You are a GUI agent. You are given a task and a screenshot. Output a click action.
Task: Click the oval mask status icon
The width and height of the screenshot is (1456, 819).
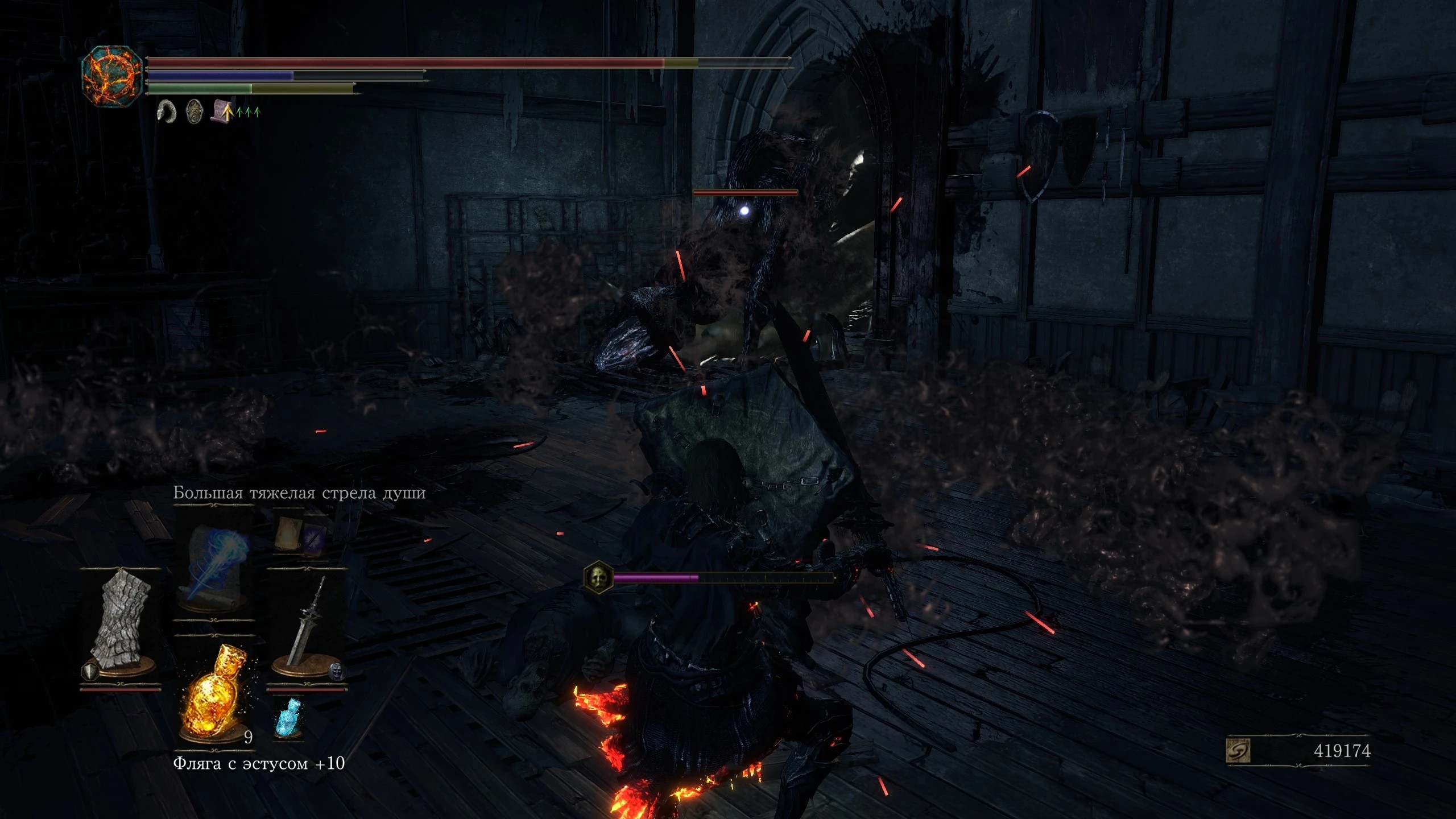click(x=195, y=111)
